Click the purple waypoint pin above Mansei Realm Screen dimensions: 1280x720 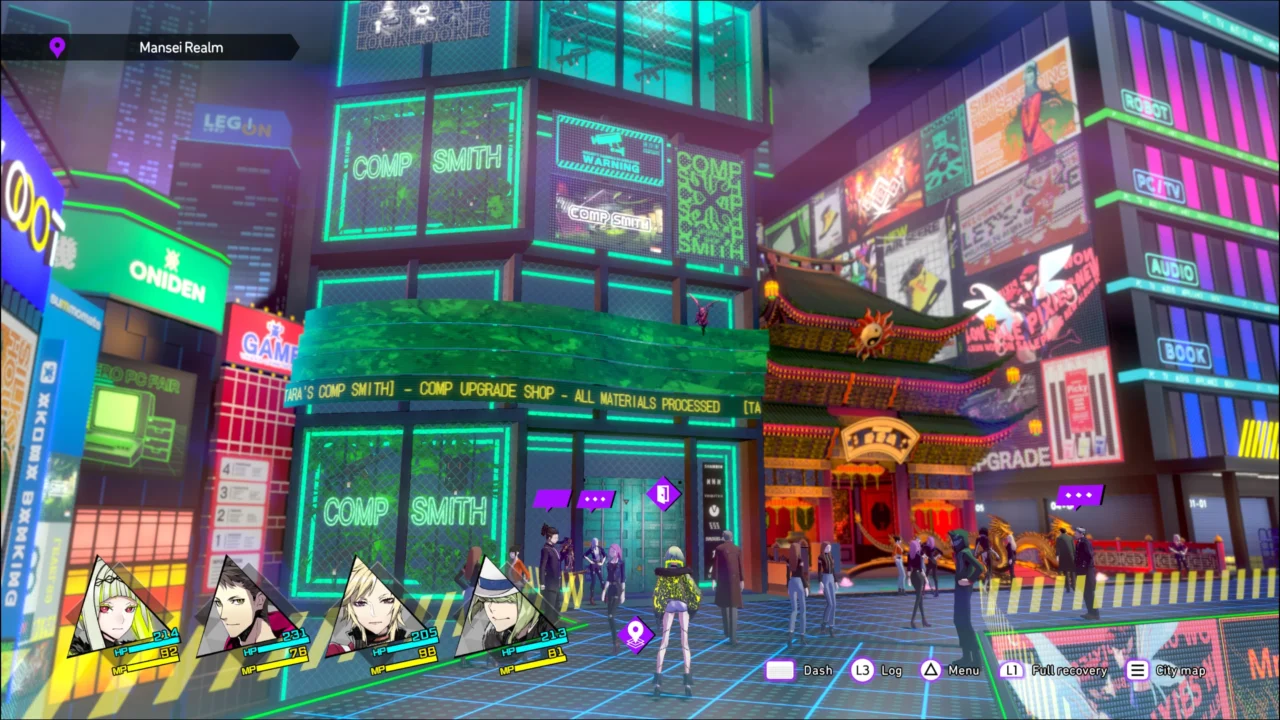point(57,47)
